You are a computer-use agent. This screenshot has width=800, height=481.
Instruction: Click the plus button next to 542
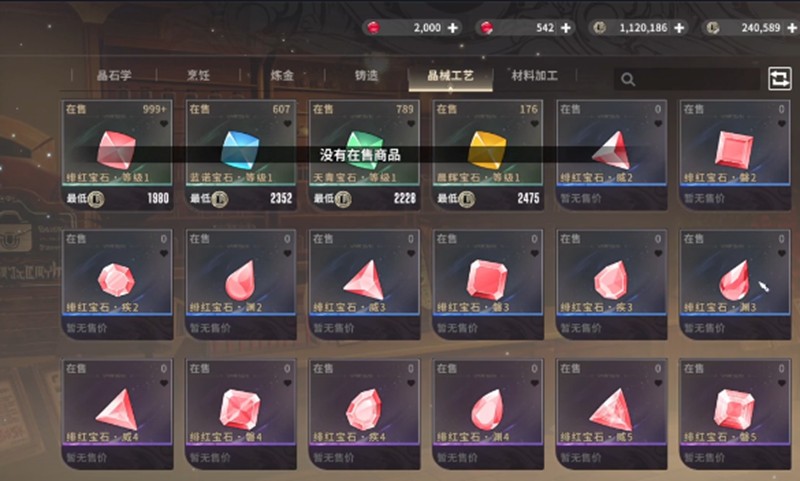(x=566, y=28)
